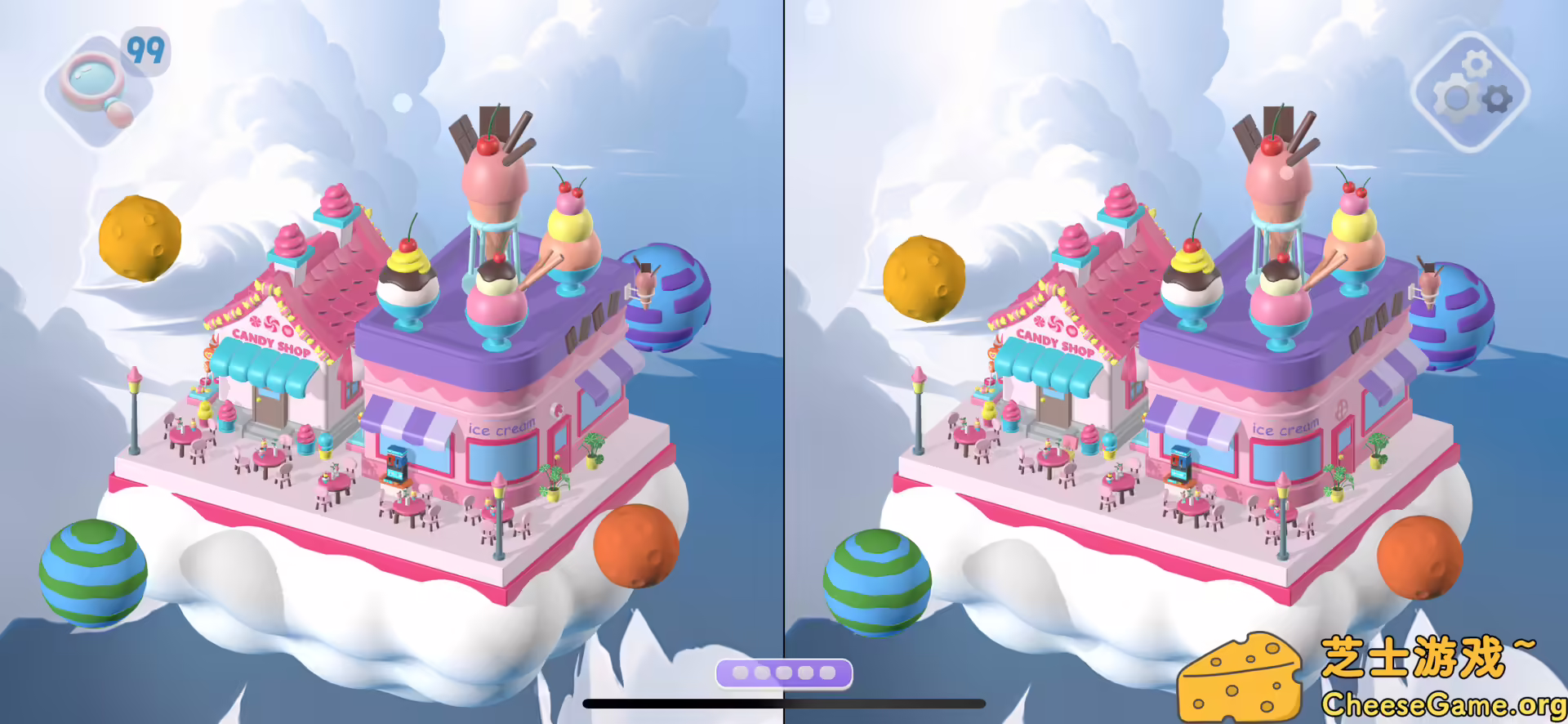Viewport: 1568px width, 724px height.
Task: Tap the yellow cratered moon in left scene
Action: point(141,237)
